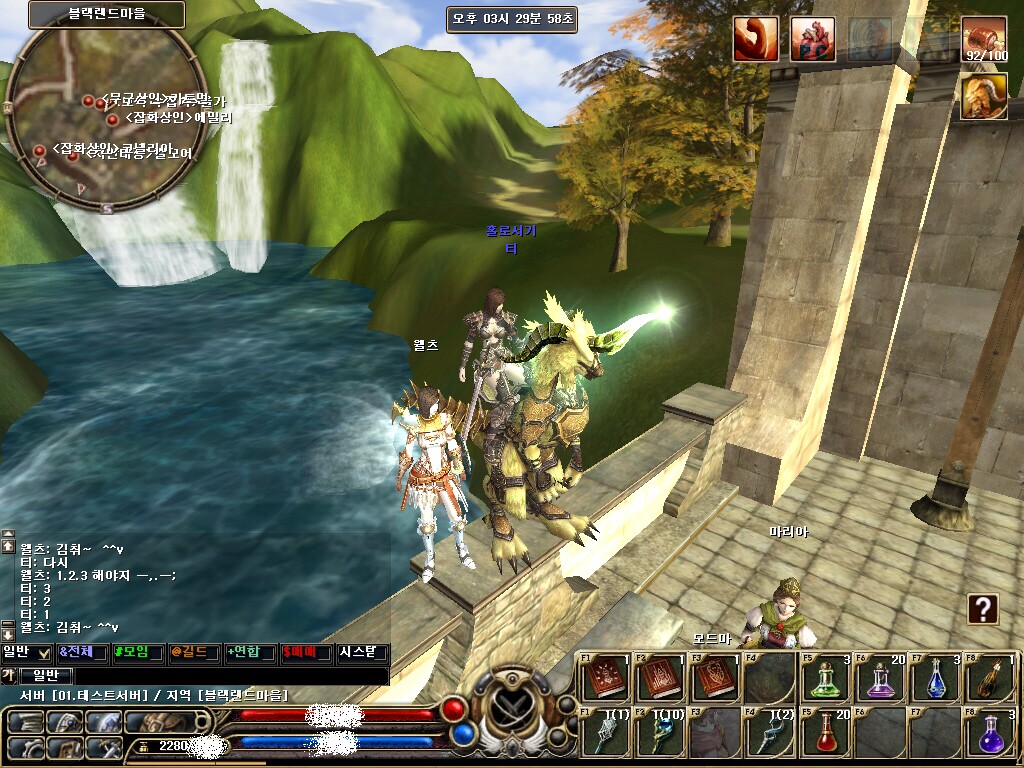This screenshot has width=1024, height=768.
Task: Select the first red spellbook in F1
Action: click(x=604, y=678)
